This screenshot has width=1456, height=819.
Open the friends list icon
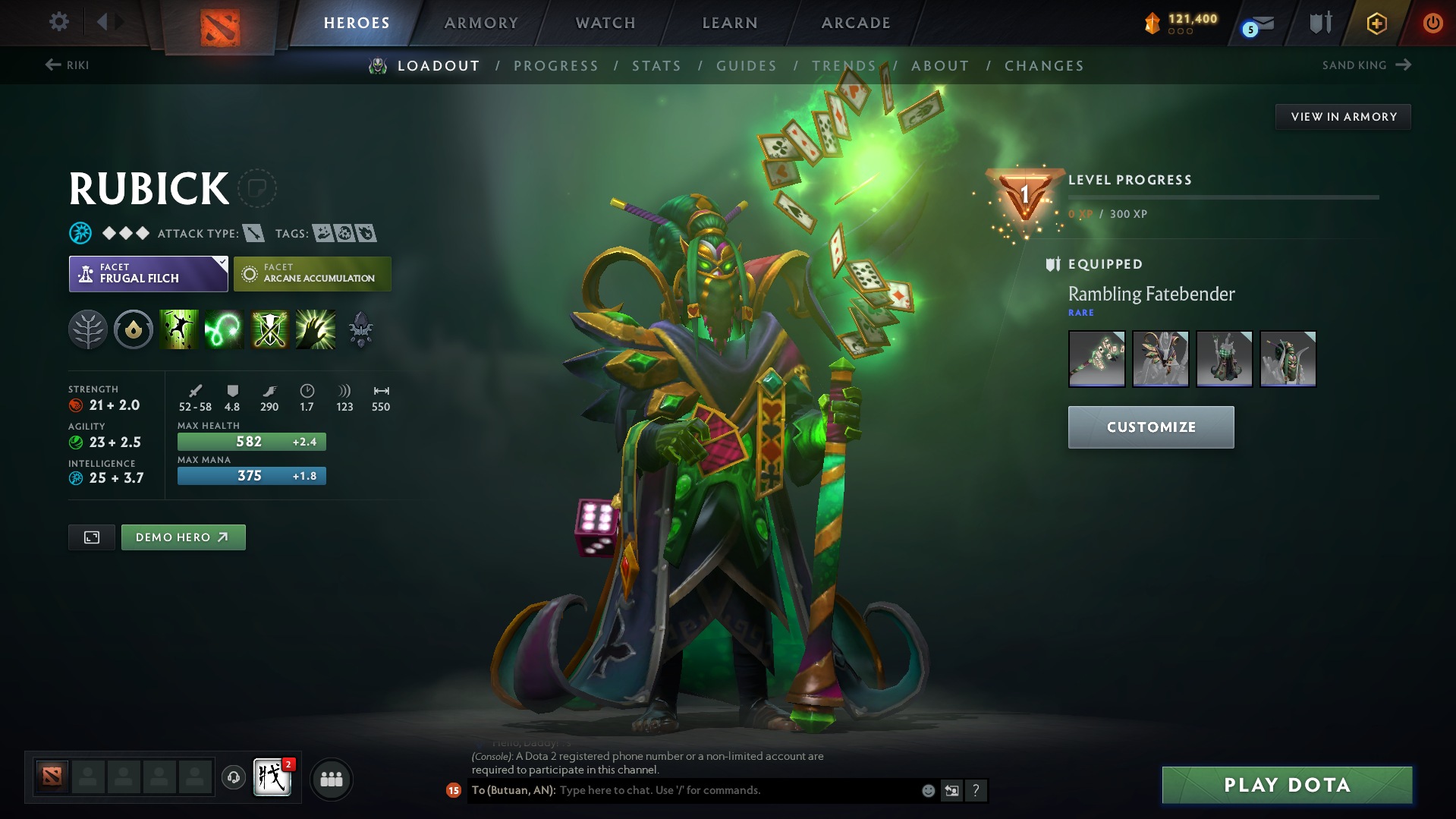click(x=331, y=779)
